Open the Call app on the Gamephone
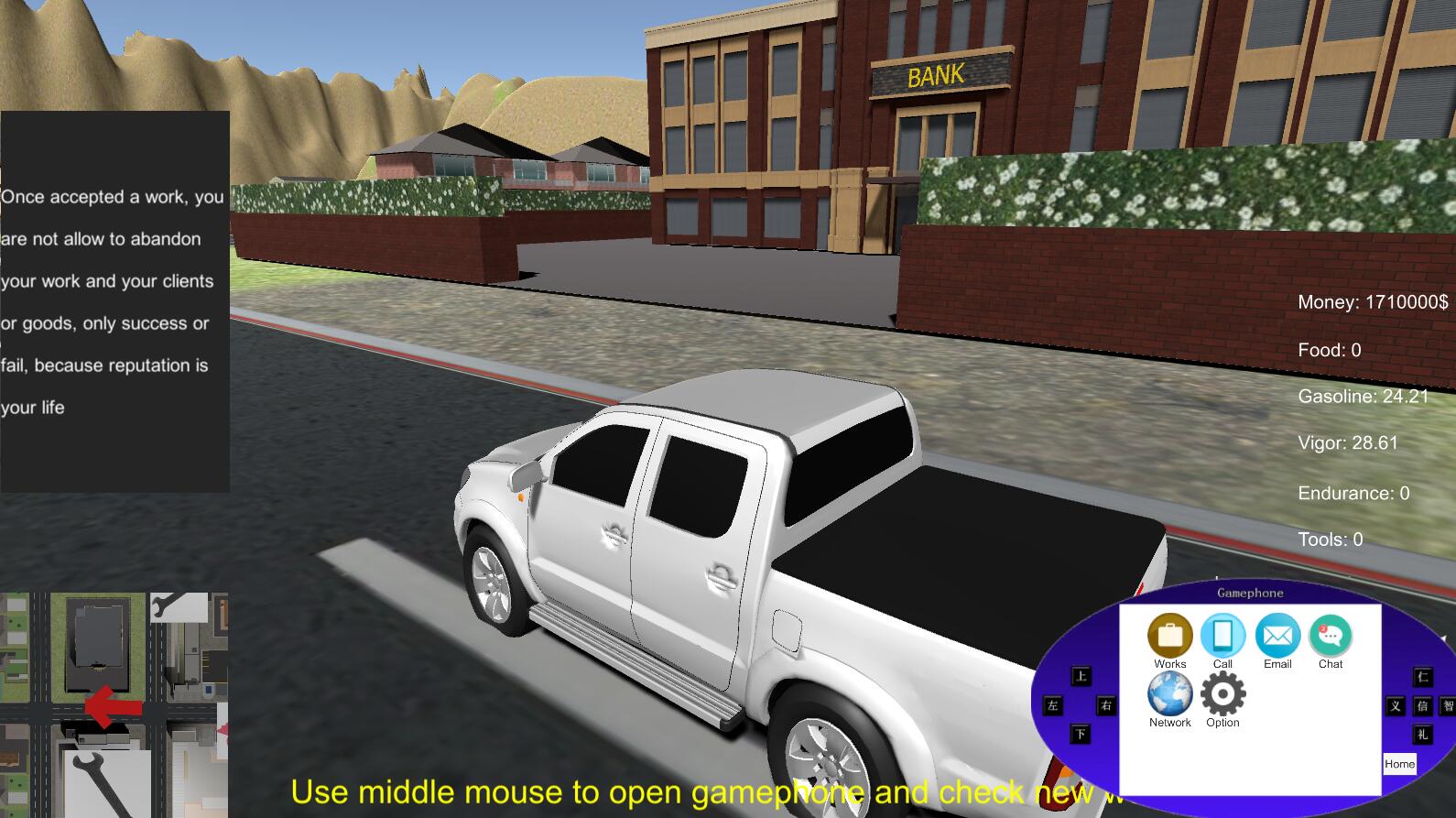The image size is (1456, 818). coord(1222,633)
